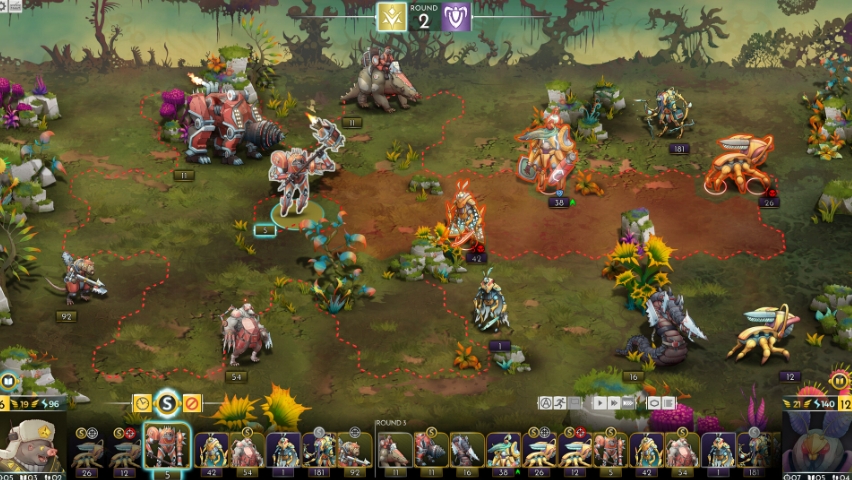Viewport: 852px width, 480px height.
Task: Select the turn-order unit card showing 181
Action: coord(319,452)
